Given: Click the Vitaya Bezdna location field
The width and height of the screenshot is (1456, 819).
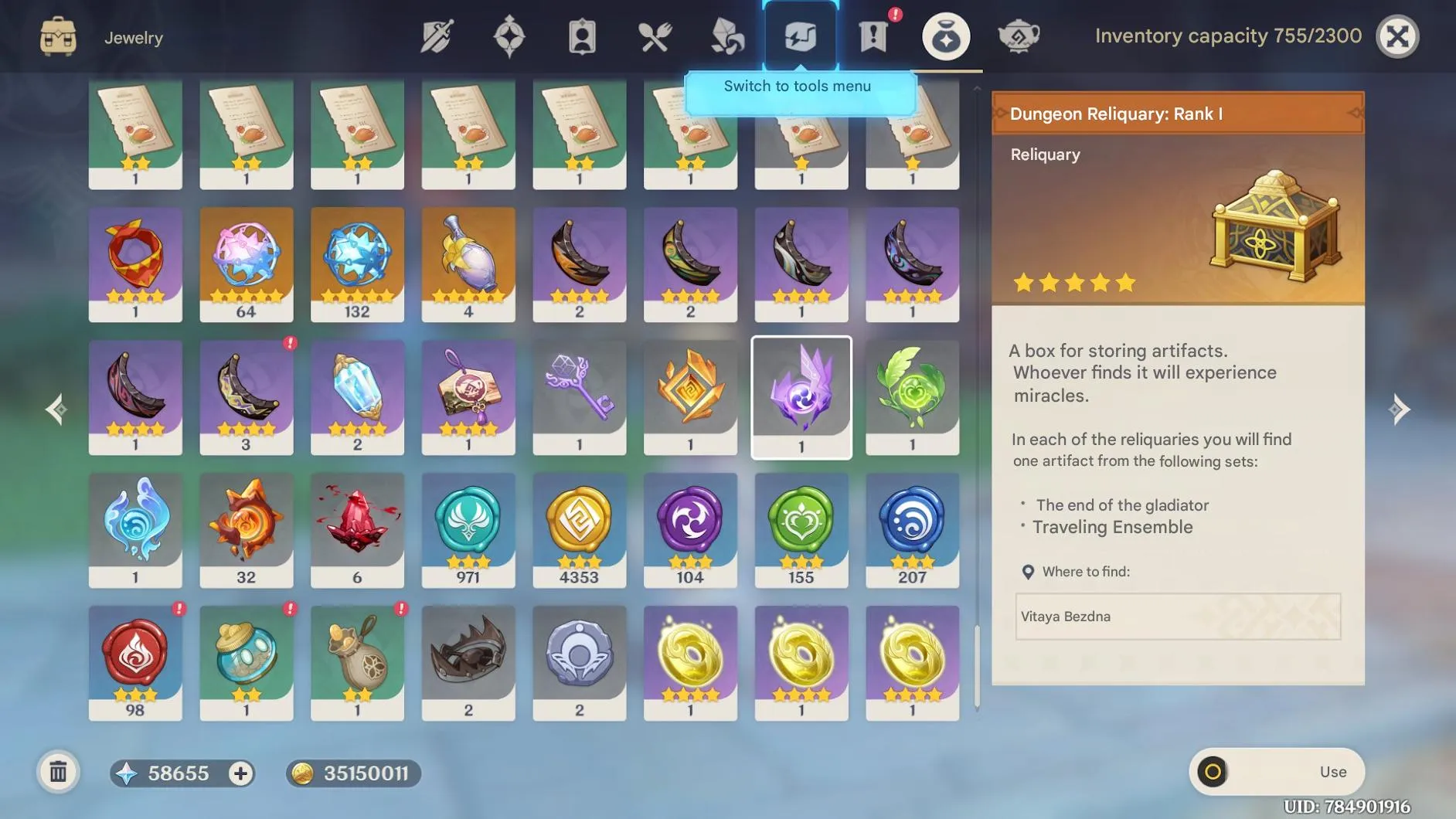Looking at the screenshot, I should pos(1176,617).
